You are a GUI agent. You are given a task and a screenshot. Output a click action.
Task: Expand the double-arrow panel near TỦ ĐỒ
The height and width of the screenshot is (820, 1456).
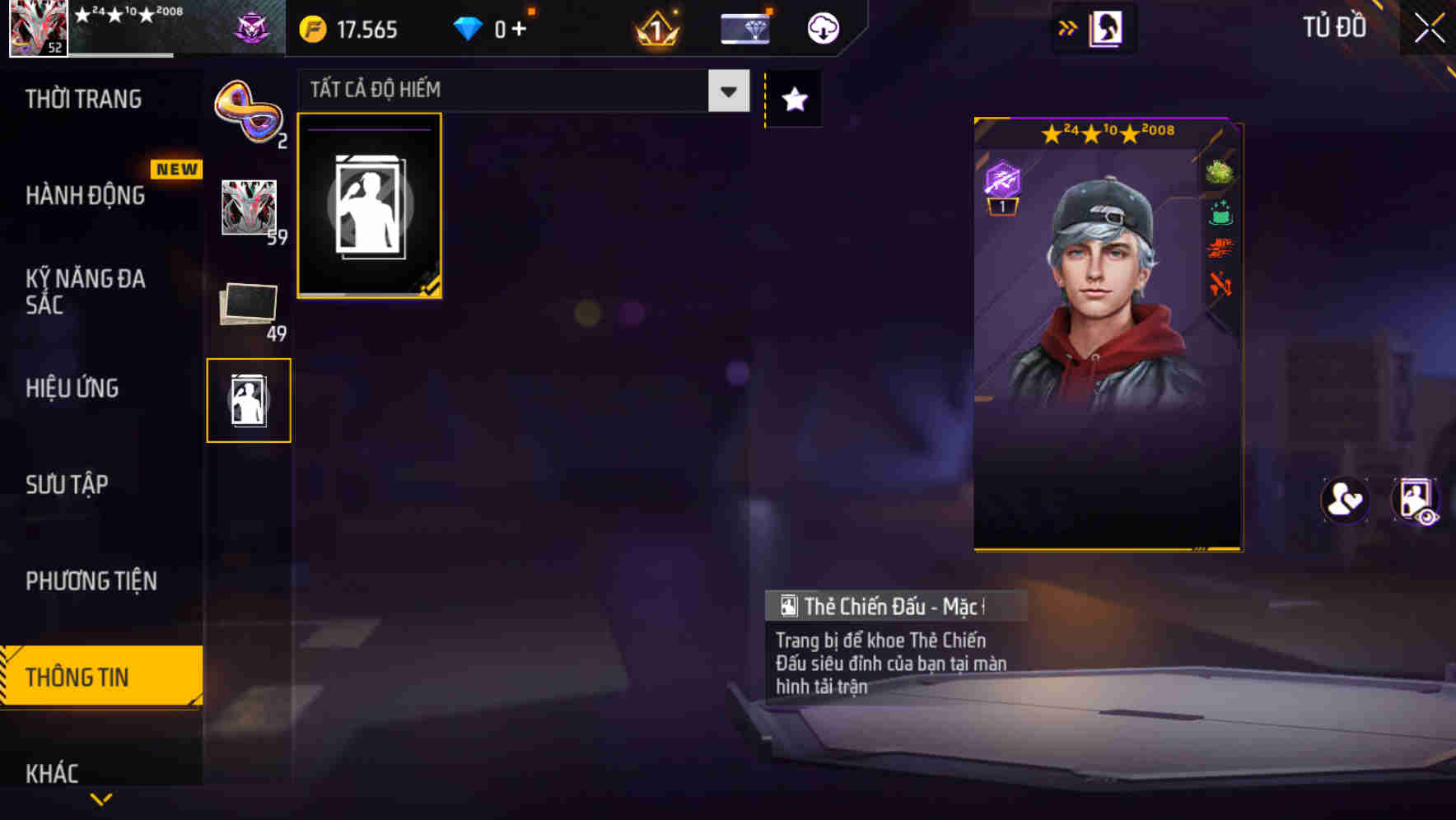pos(1068,27)
